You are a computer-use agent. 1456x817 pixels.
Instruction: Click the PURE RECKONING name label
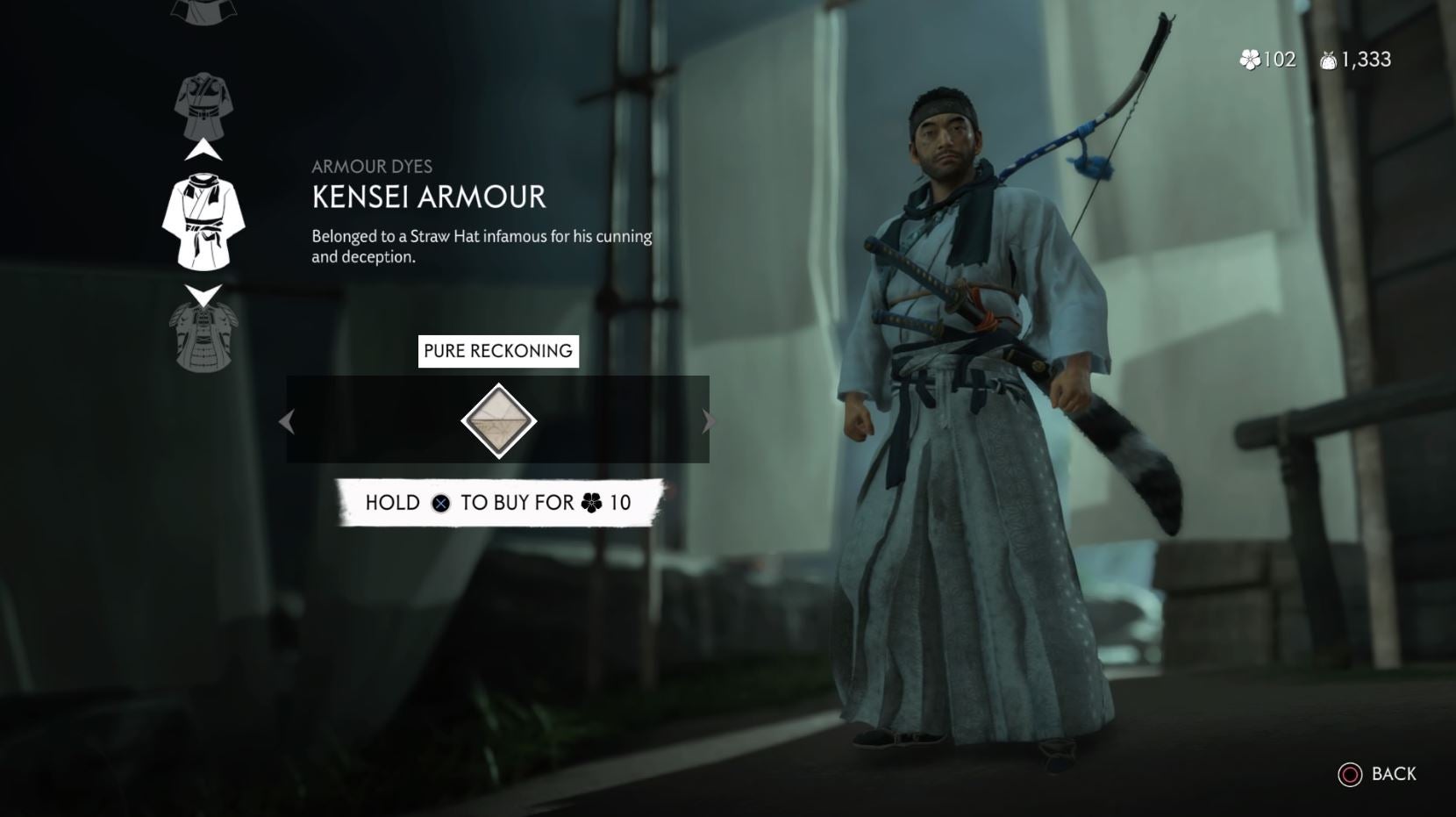click(x=498, y=350)
